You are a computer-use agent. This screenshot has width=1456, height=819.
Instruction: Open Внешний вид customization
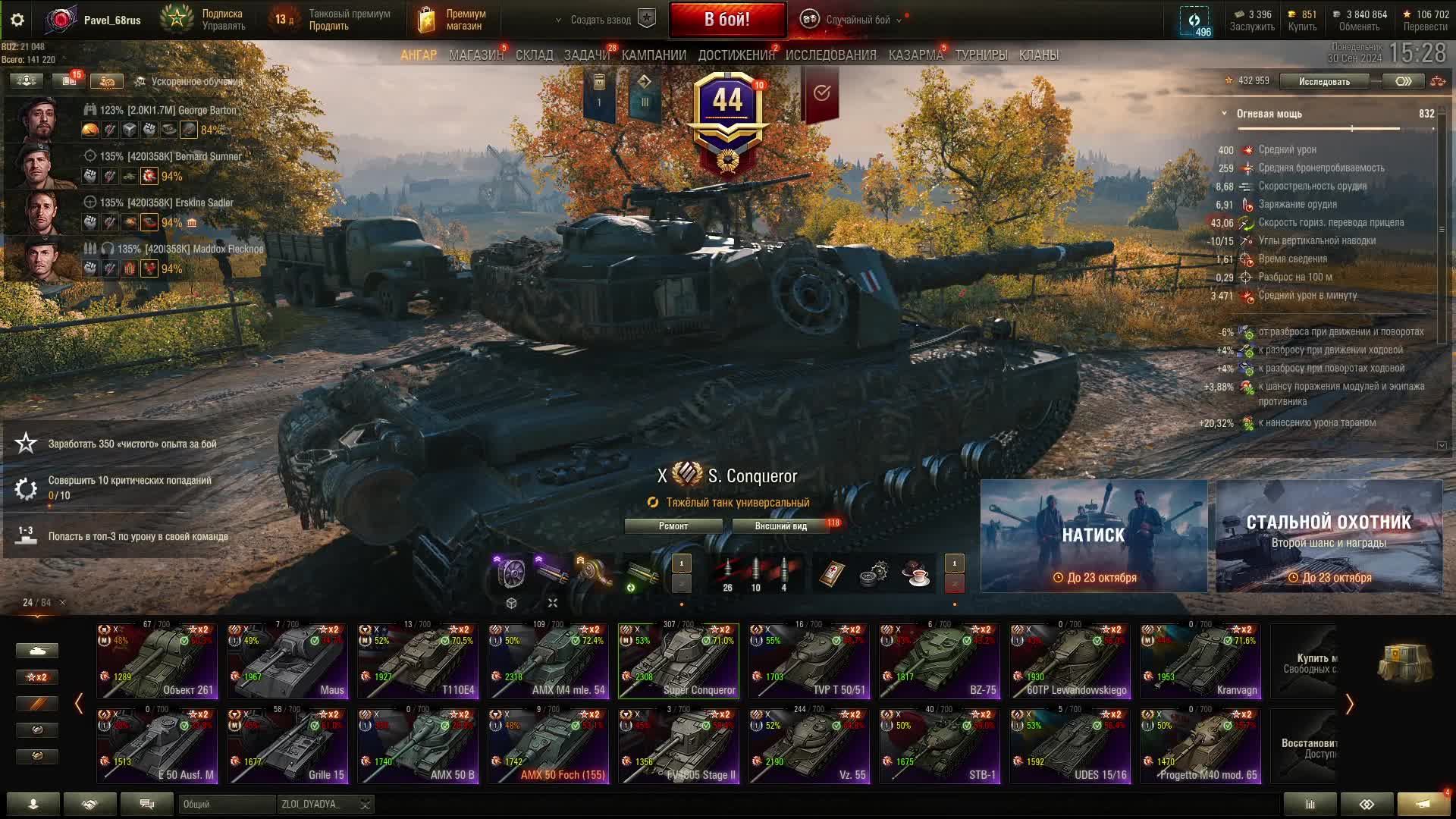[780, 526]
